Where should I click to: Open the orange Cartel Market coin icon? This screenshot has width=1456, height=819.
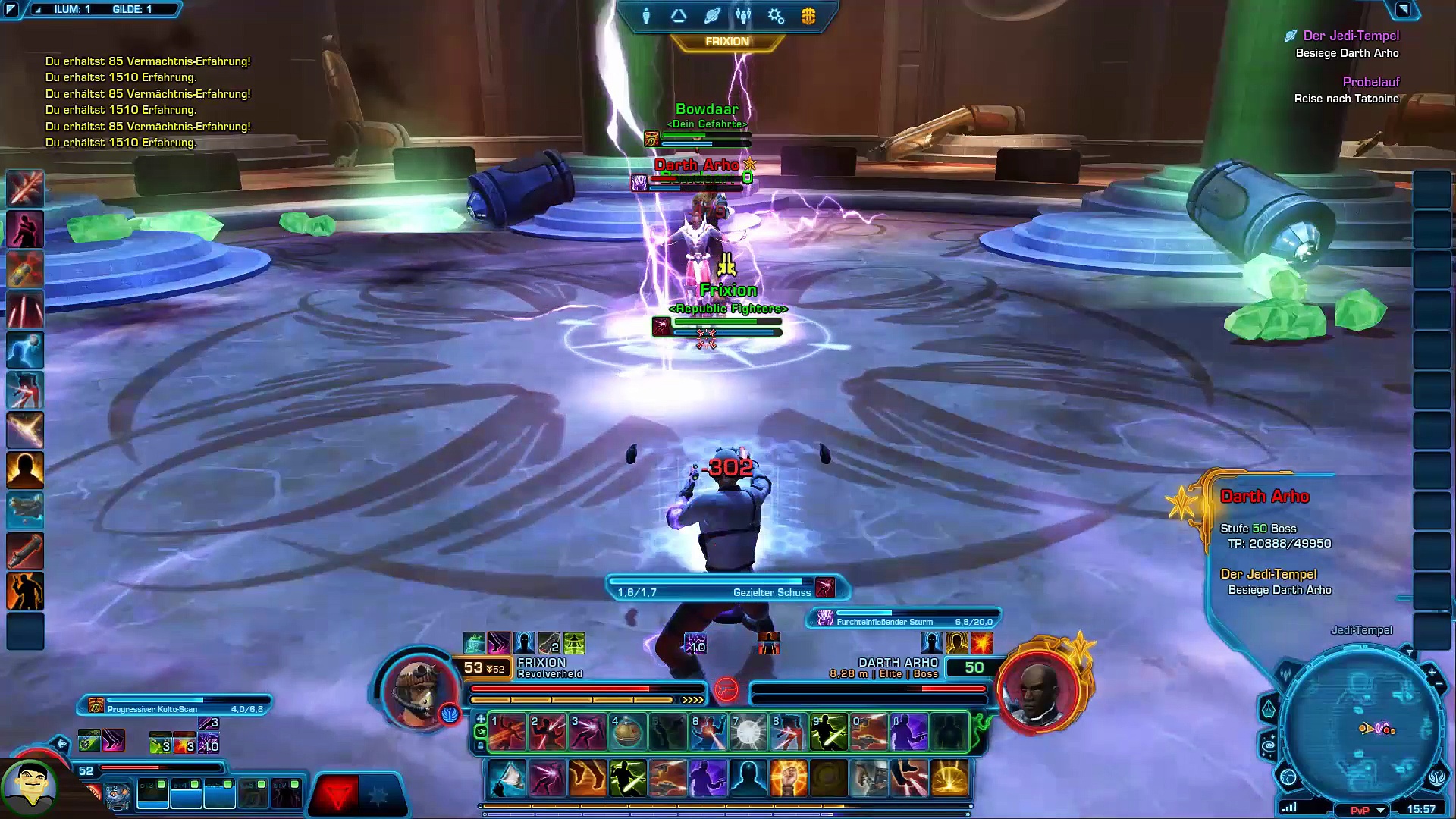pos(808,16)
